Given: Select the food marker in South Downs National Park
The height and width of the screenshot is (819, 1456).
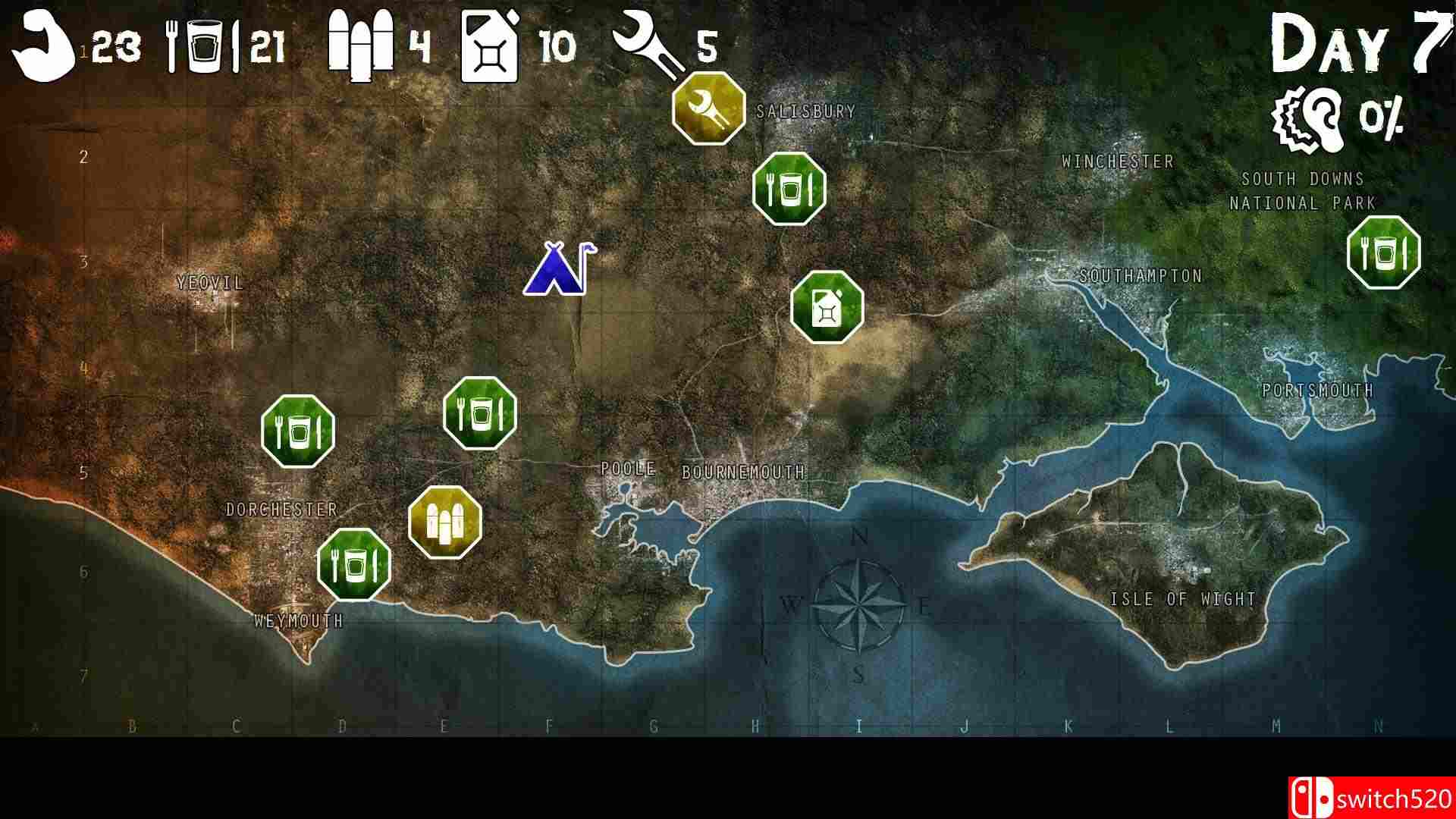Looking at the screenshot, I should pyautogui.click(x=1386, y=251).
